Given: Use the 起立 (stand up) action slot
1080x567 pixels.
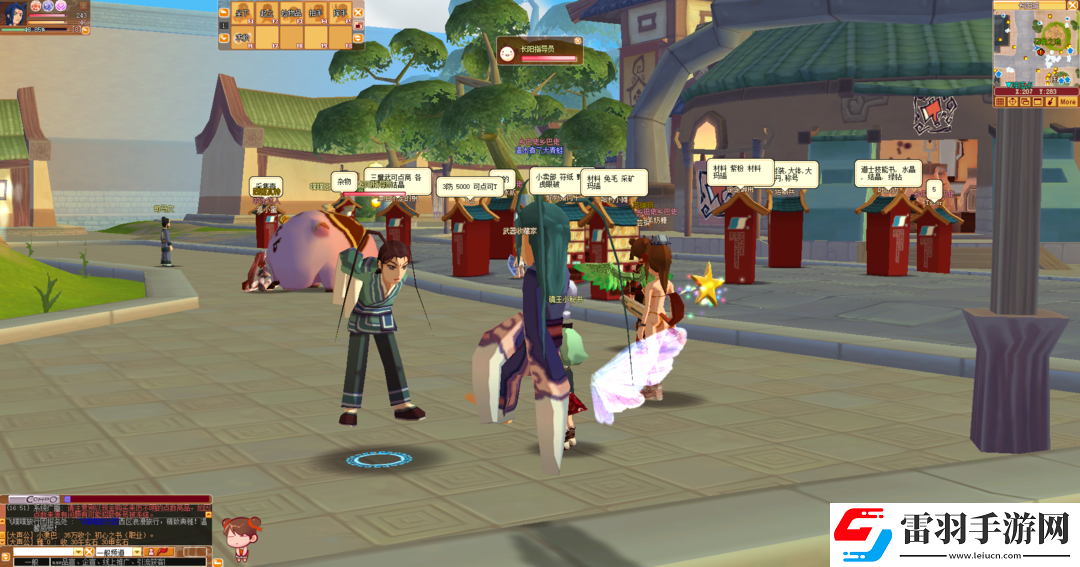Looking at the screenshot, I should (x=266, y=13).
